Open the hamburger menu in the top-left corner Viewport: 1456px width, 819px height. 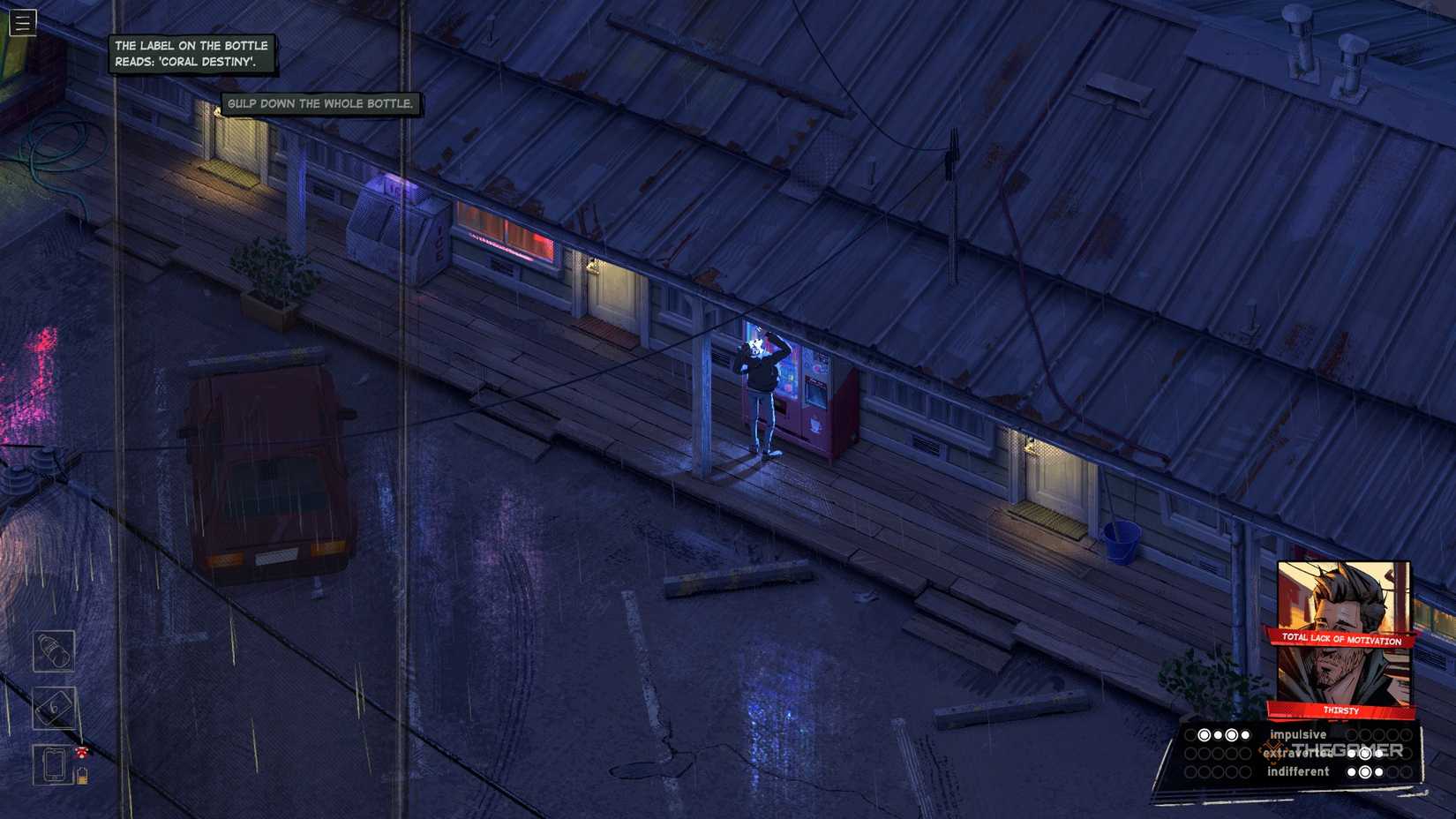pyautogui.click(x=21, y=23)
